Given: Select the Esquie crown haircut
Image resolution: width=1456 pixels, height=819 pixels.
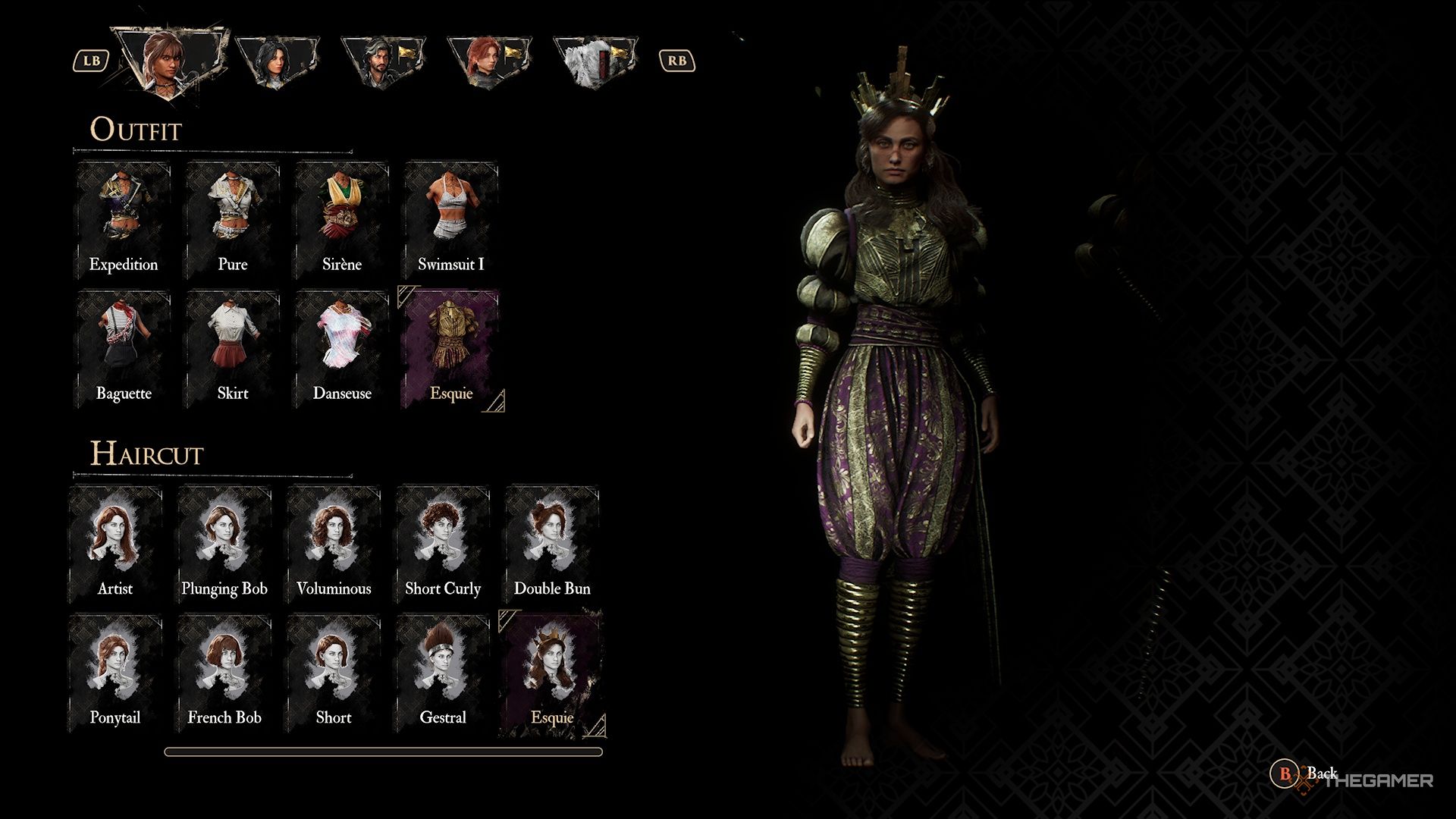Looking at the screenshot, I should pos(552,673).
